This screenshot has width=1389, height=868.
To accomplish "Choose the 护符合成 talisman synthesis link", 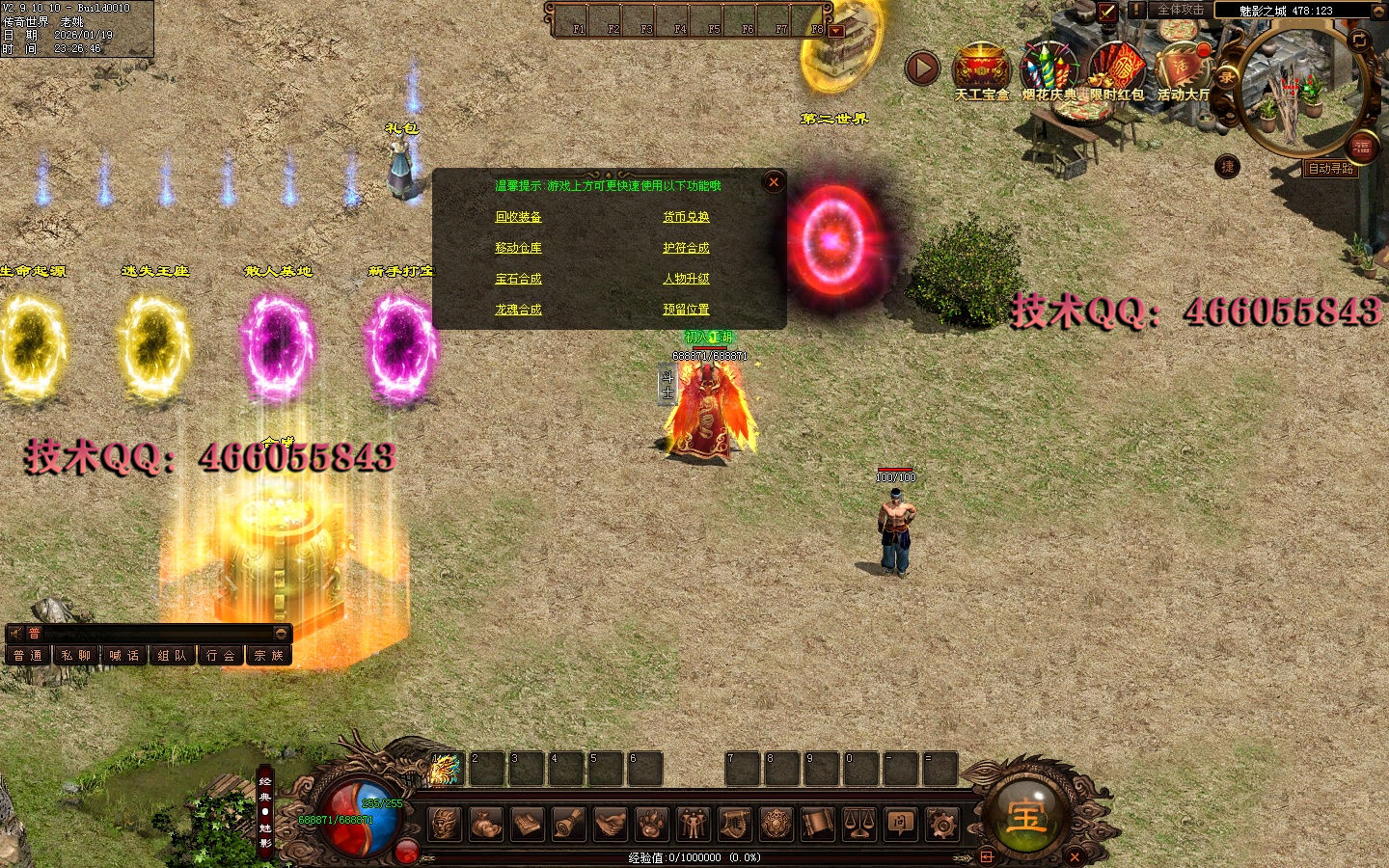I will 686,248.
